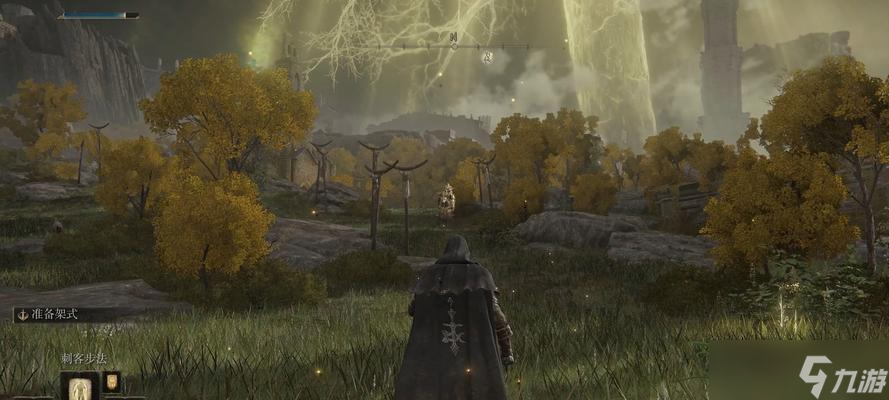Click the glowing marker below the compass
The height and width of the screenshot is (400, 889).
tap(486, 57)
